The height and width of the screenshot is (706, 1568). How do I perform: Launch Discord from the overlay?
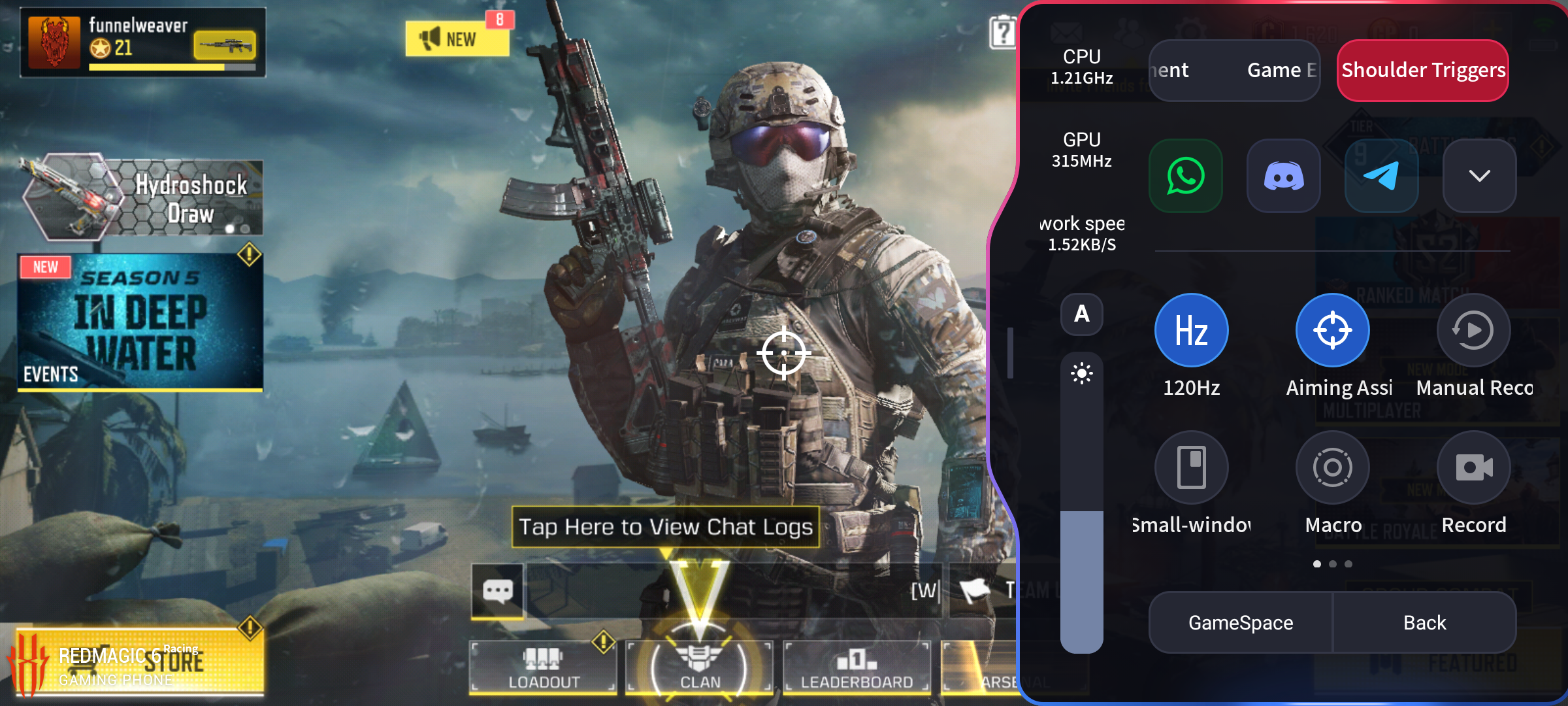tap(1284, 176)
